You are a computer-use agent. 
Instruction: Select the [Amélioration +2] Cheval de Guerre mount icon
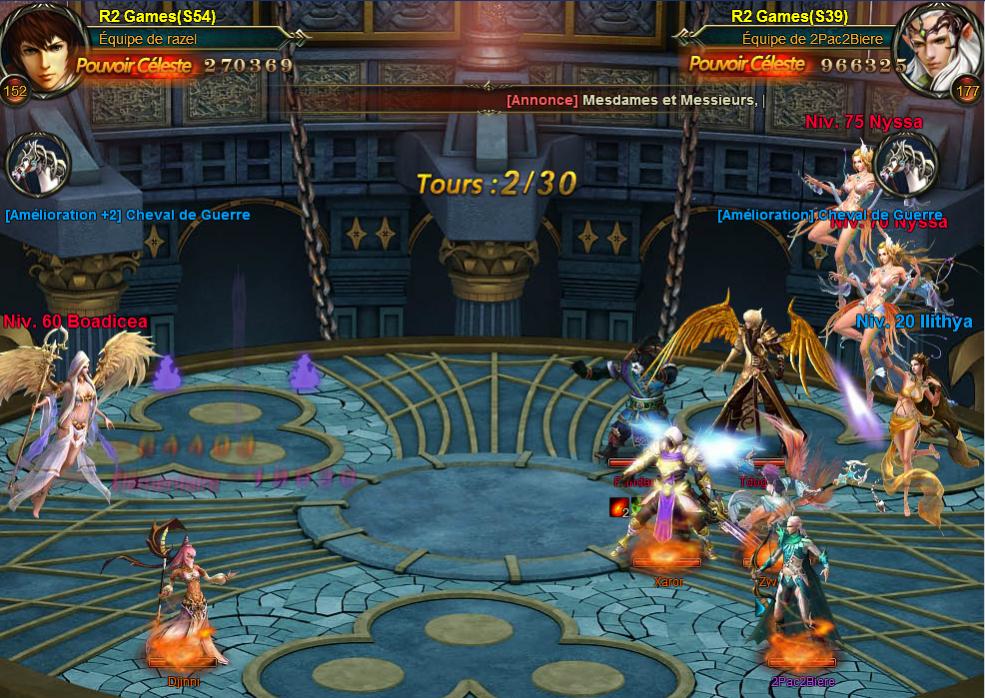click(x=38, y=165)
